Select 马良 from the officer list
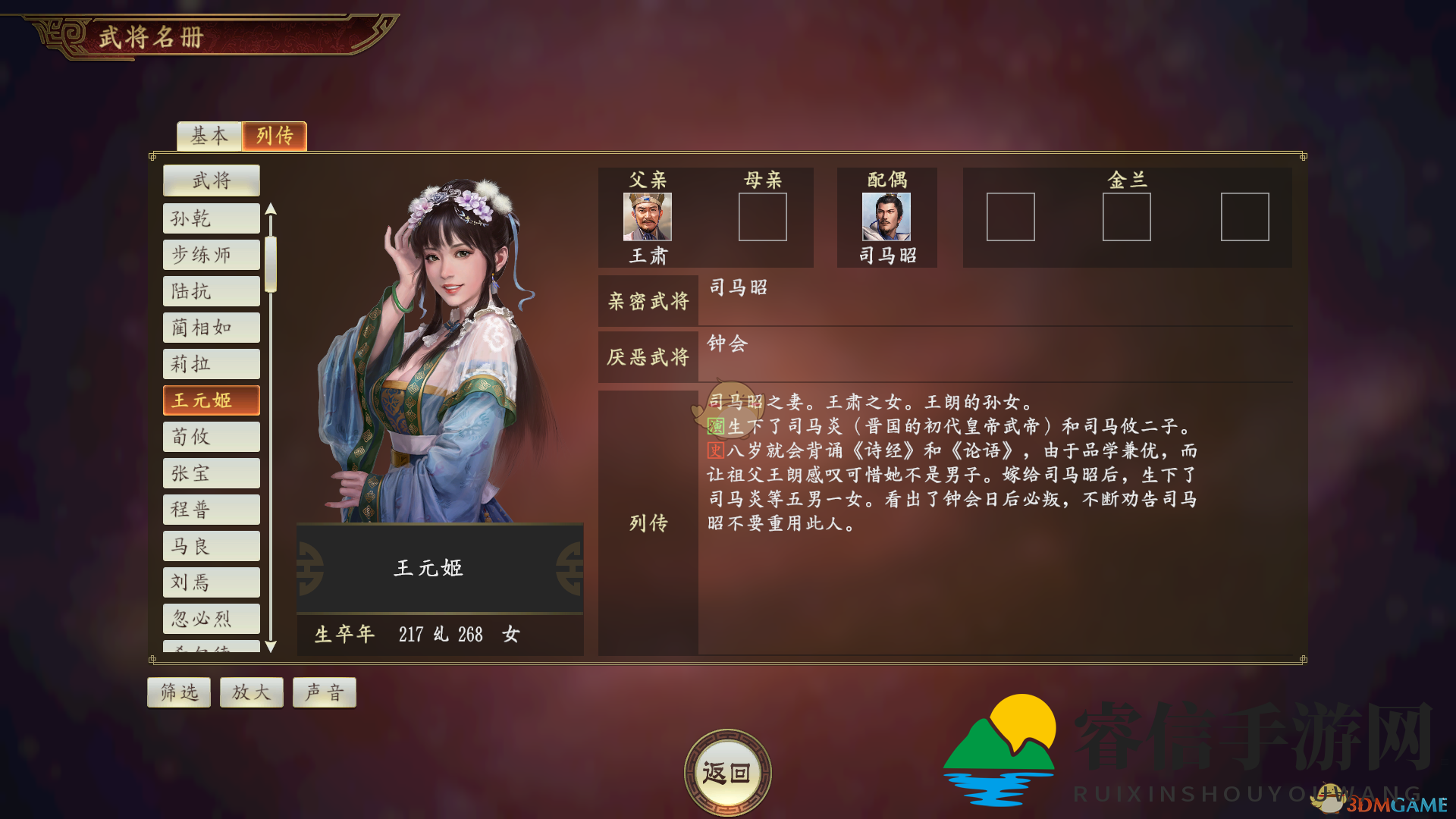Image resolution: width=1456 pixels, height=819 pixels. [212, 546]
